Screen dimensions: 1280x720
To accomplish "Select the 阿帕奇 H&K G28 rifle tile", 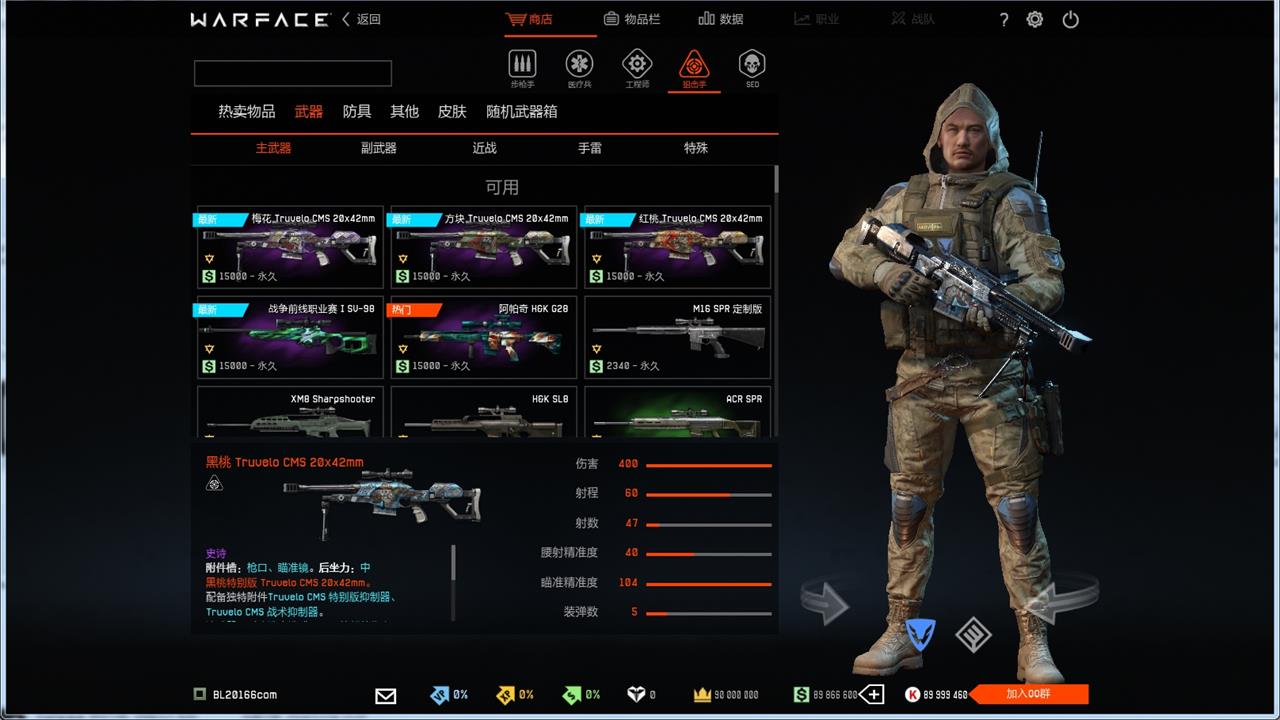I will click(484, 337).
